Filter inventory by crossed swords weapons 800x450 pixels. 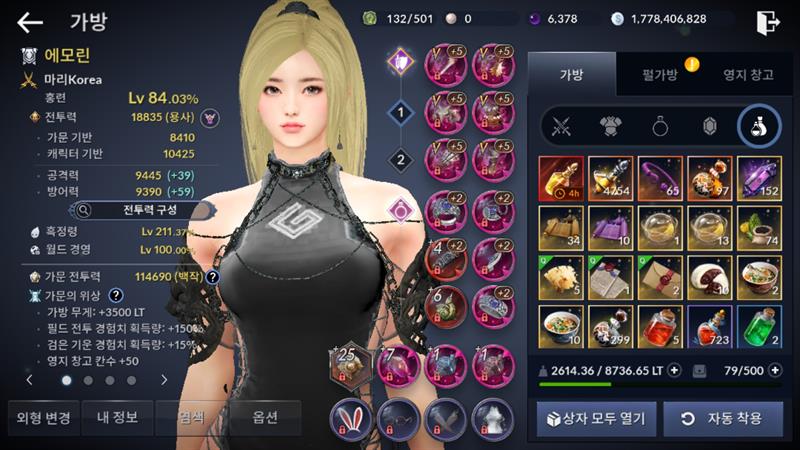coord(563,125)
